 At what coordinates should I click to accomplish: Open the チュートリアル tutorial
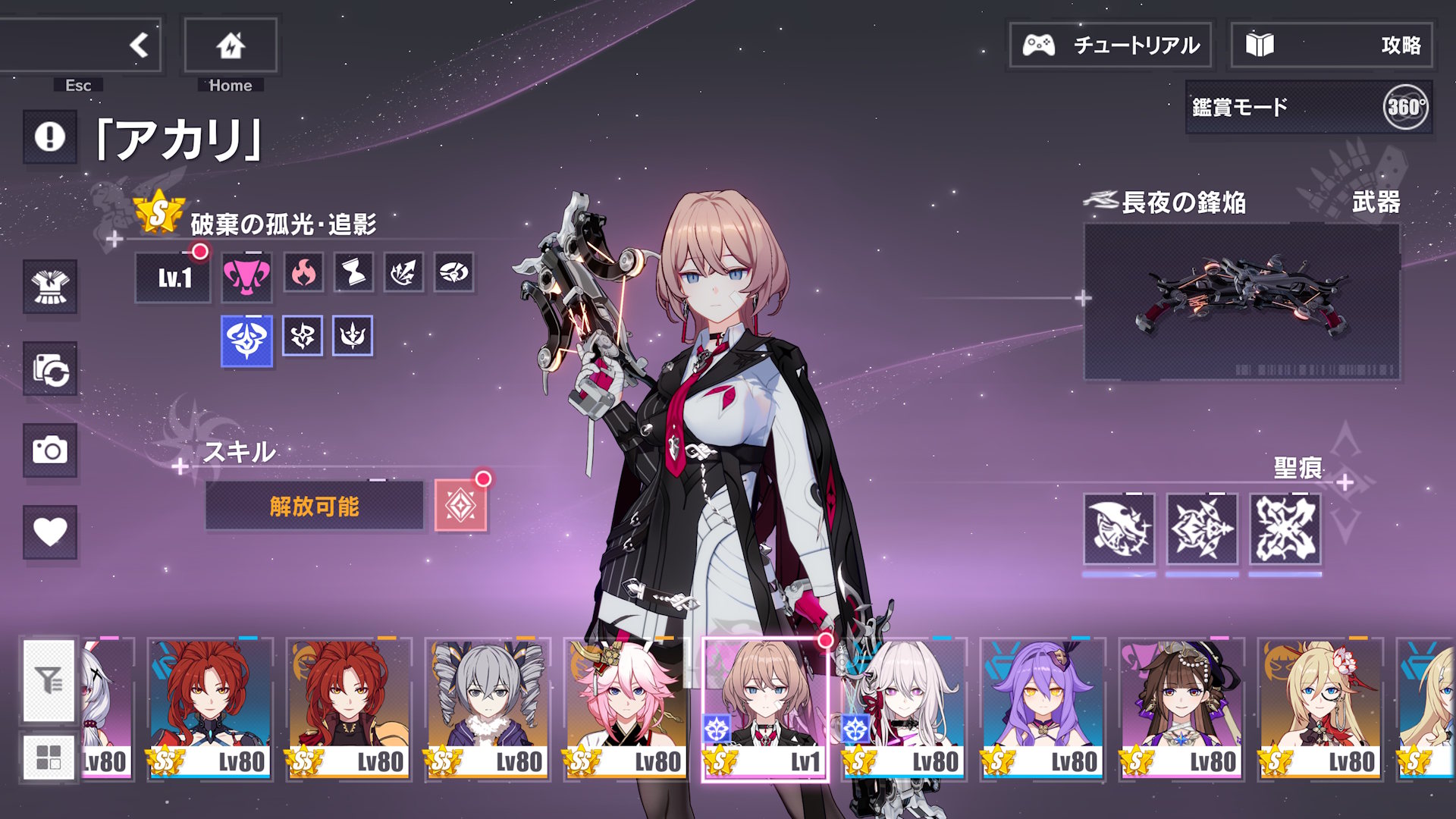(x=1110, y=45)
